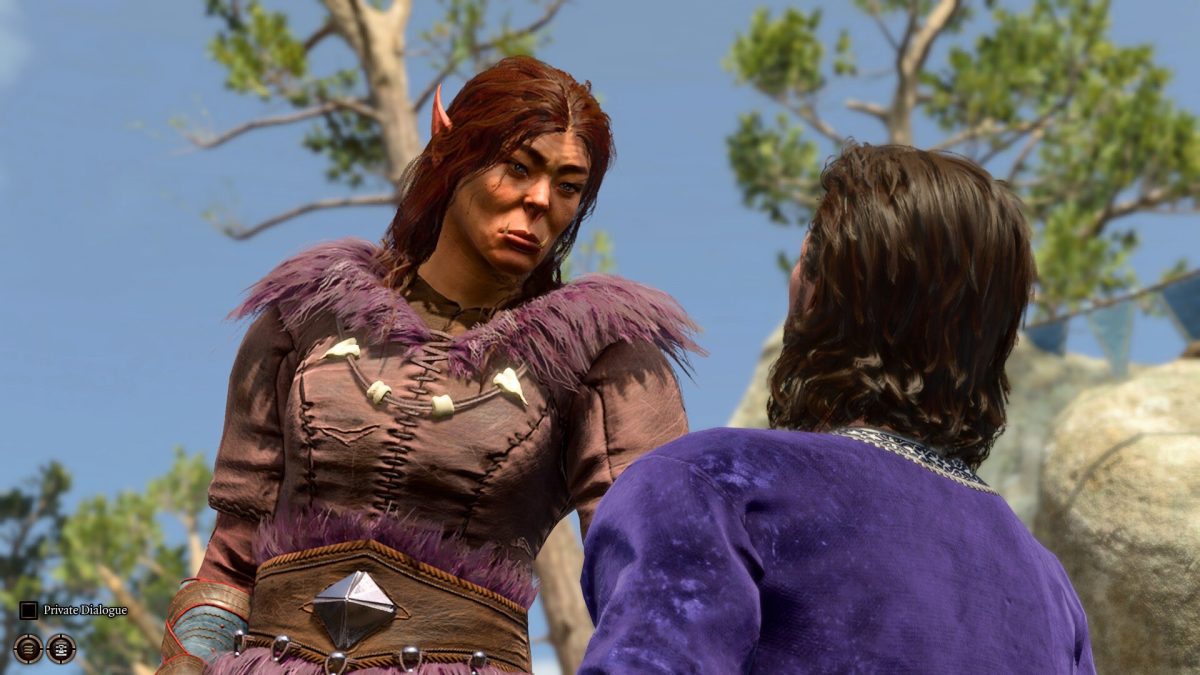Toggle the Private Dialogue checkbox
Image resolution: width=1200 pixels, height=675 pixels.
29,610
